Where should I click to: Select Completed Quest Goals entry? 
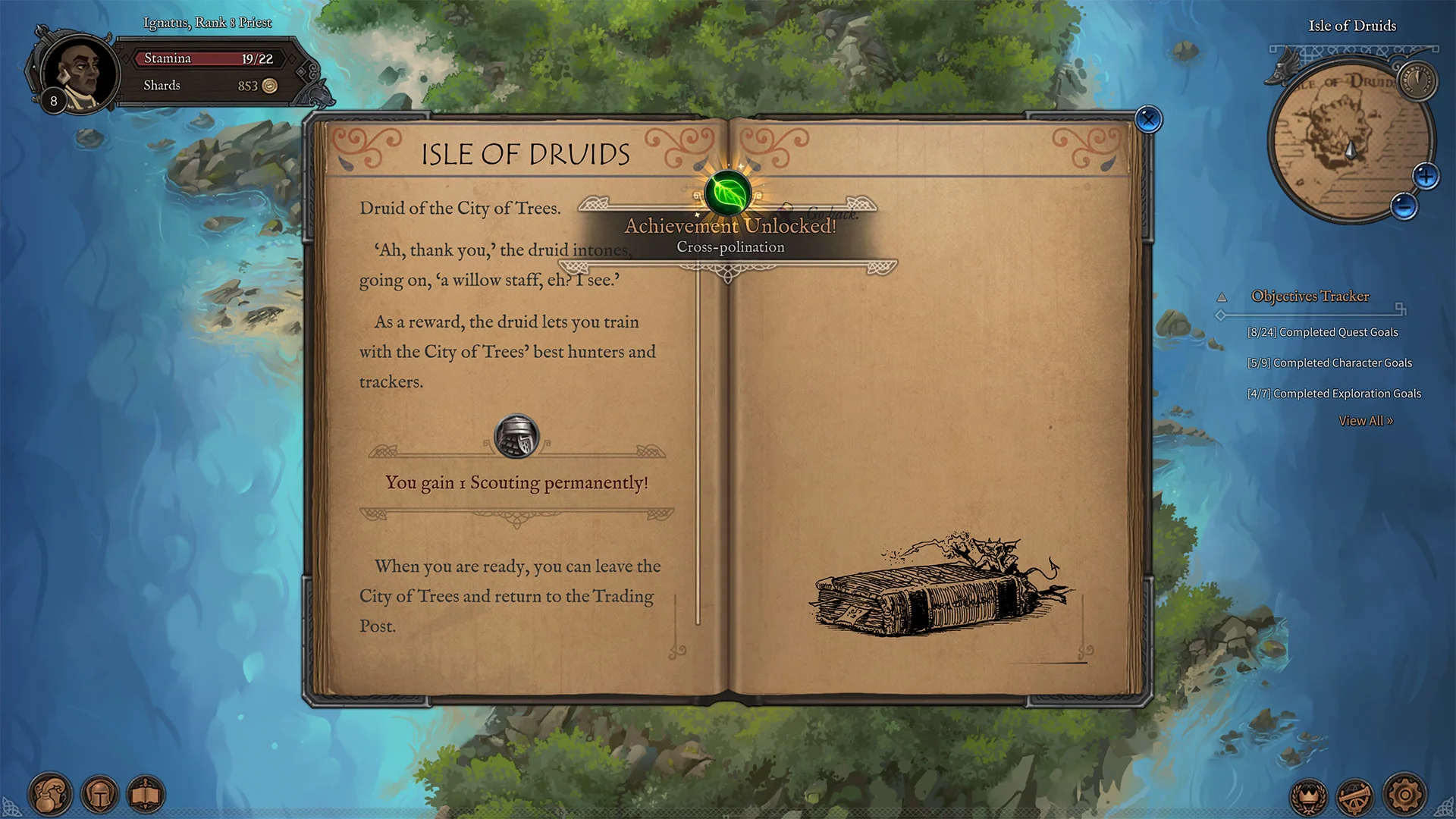pyautogui.click(x=1323, y=332)
